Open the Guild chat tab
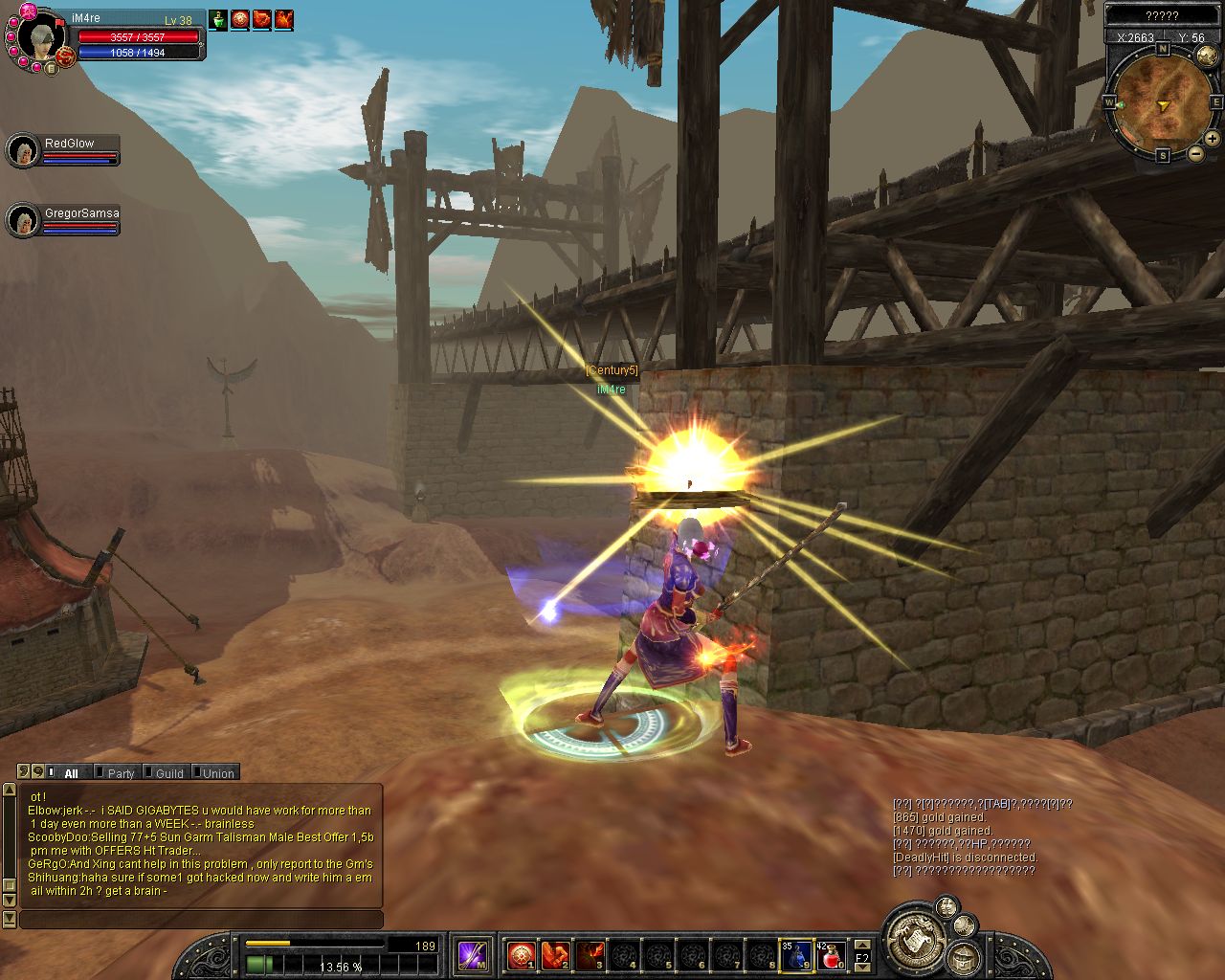 pyautogui.click(x=168, y=773)
